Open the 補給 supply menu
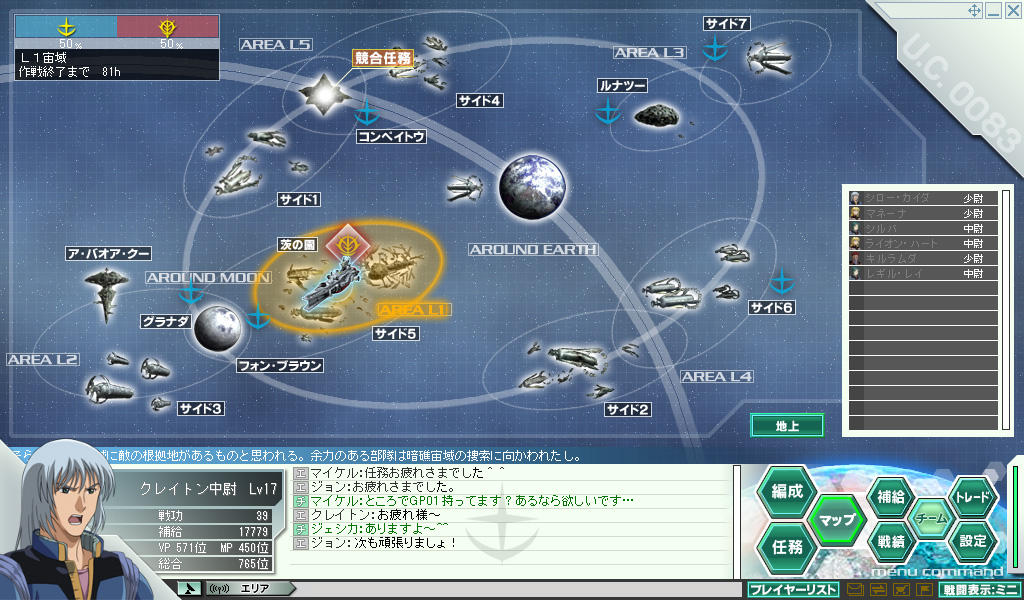This screenshot has height=600, width=1024. (x=891, y=497)
